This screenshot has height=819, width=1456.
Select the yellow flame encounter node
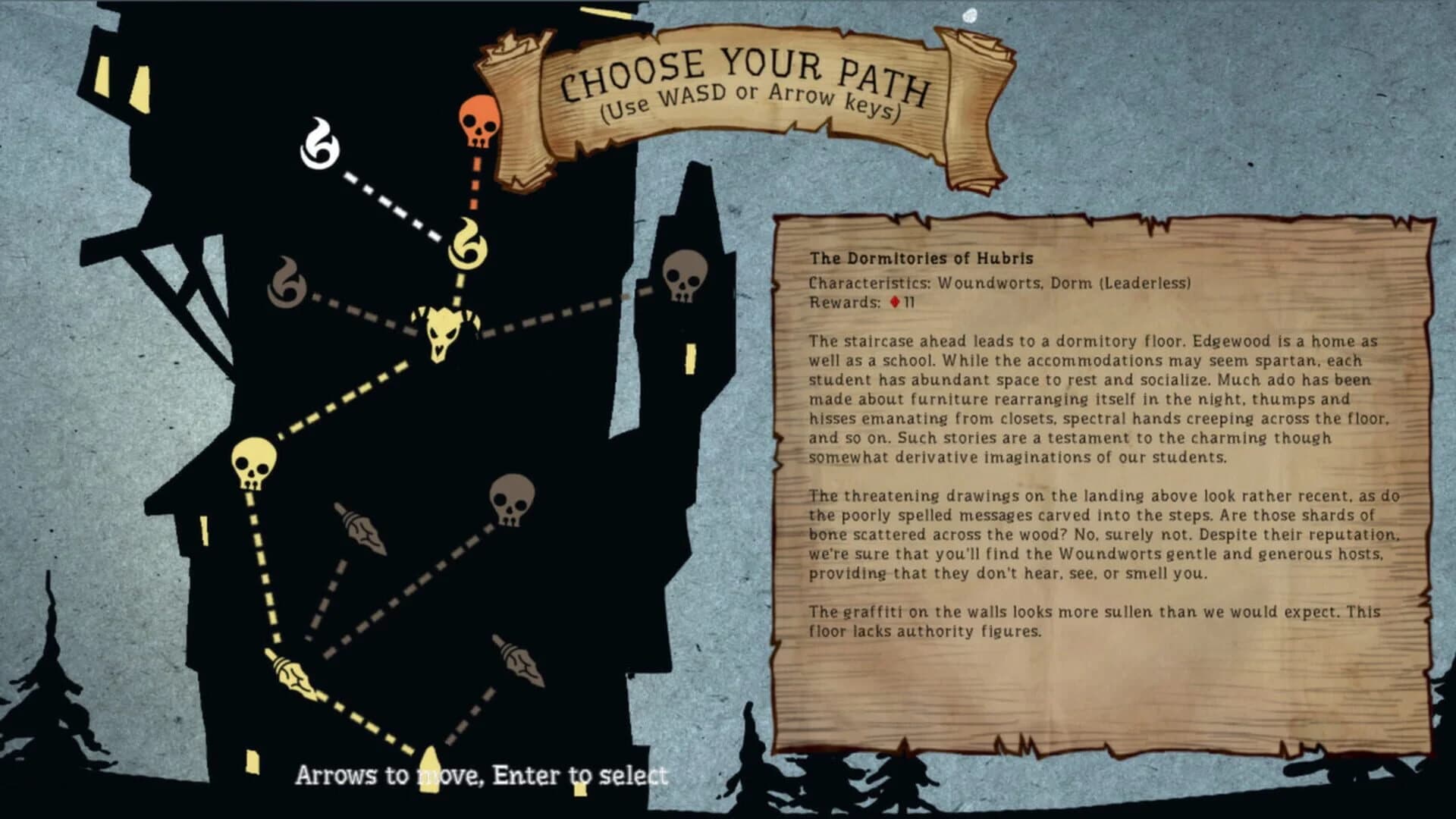click(x=467, y=243)
